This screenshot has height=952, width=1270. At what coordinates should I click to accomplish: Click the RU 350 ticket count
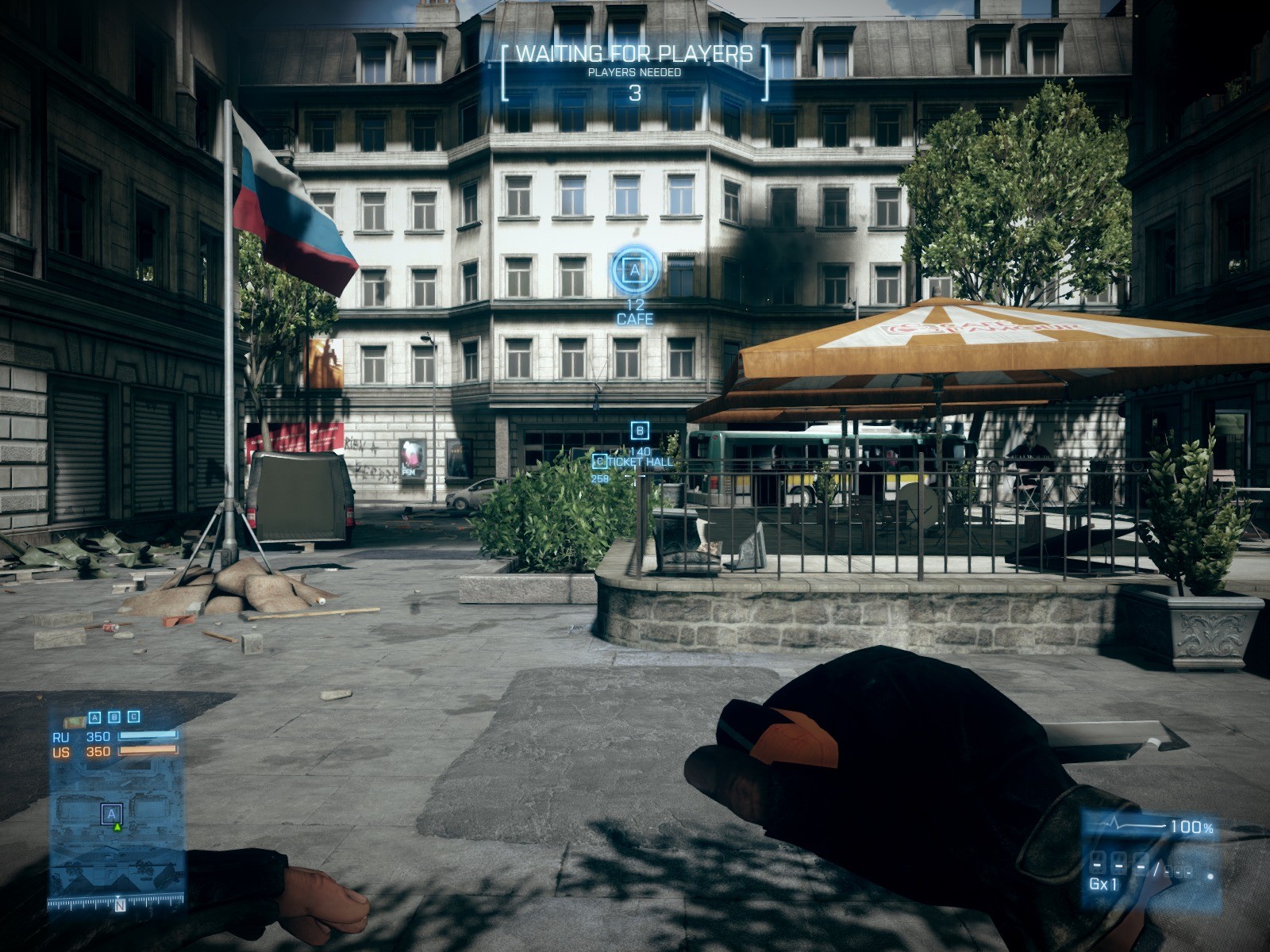click(x=98, y=737)
